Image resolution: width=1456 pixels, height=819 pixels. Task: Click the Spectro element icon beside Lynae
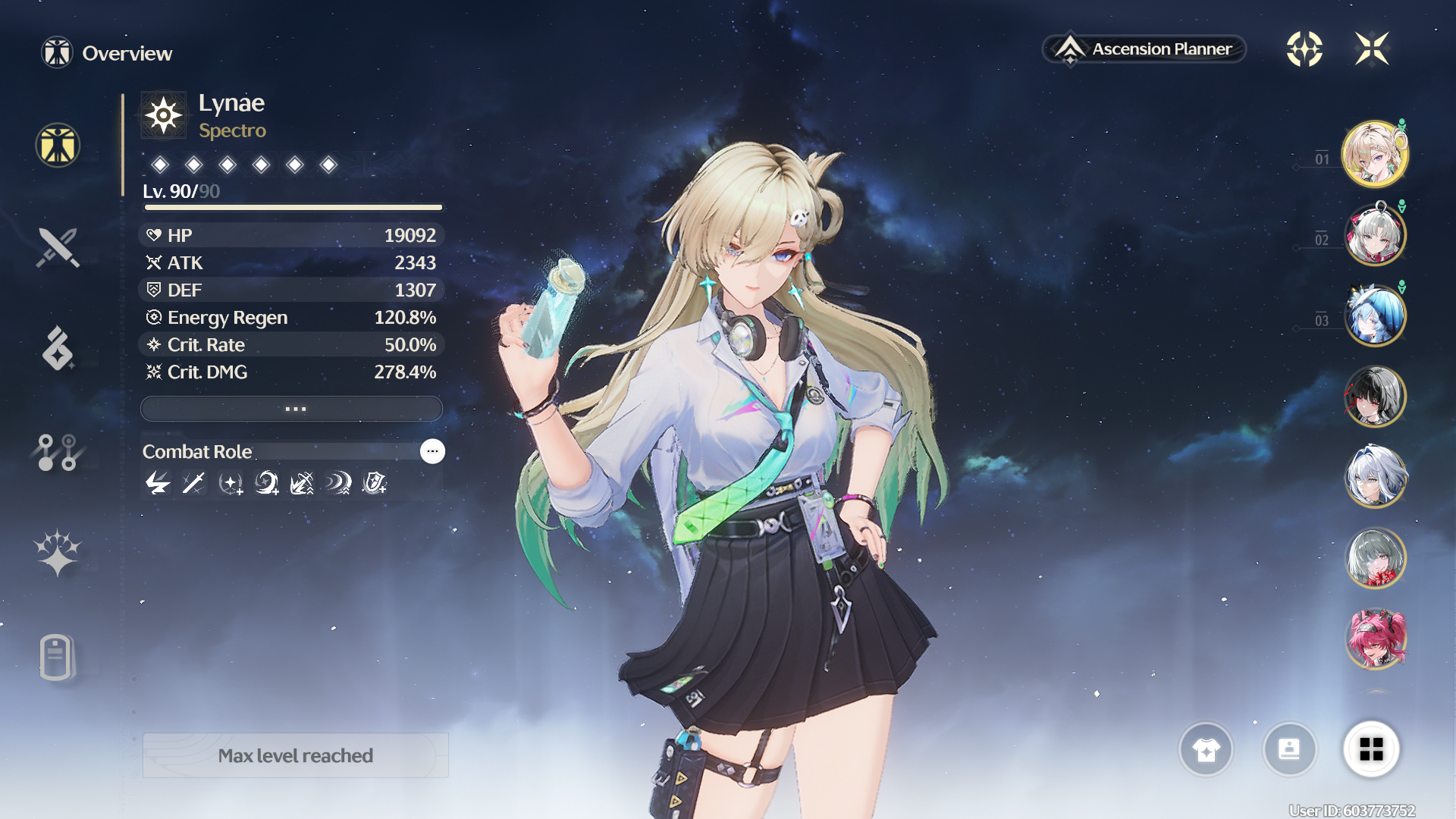(163, 116)
